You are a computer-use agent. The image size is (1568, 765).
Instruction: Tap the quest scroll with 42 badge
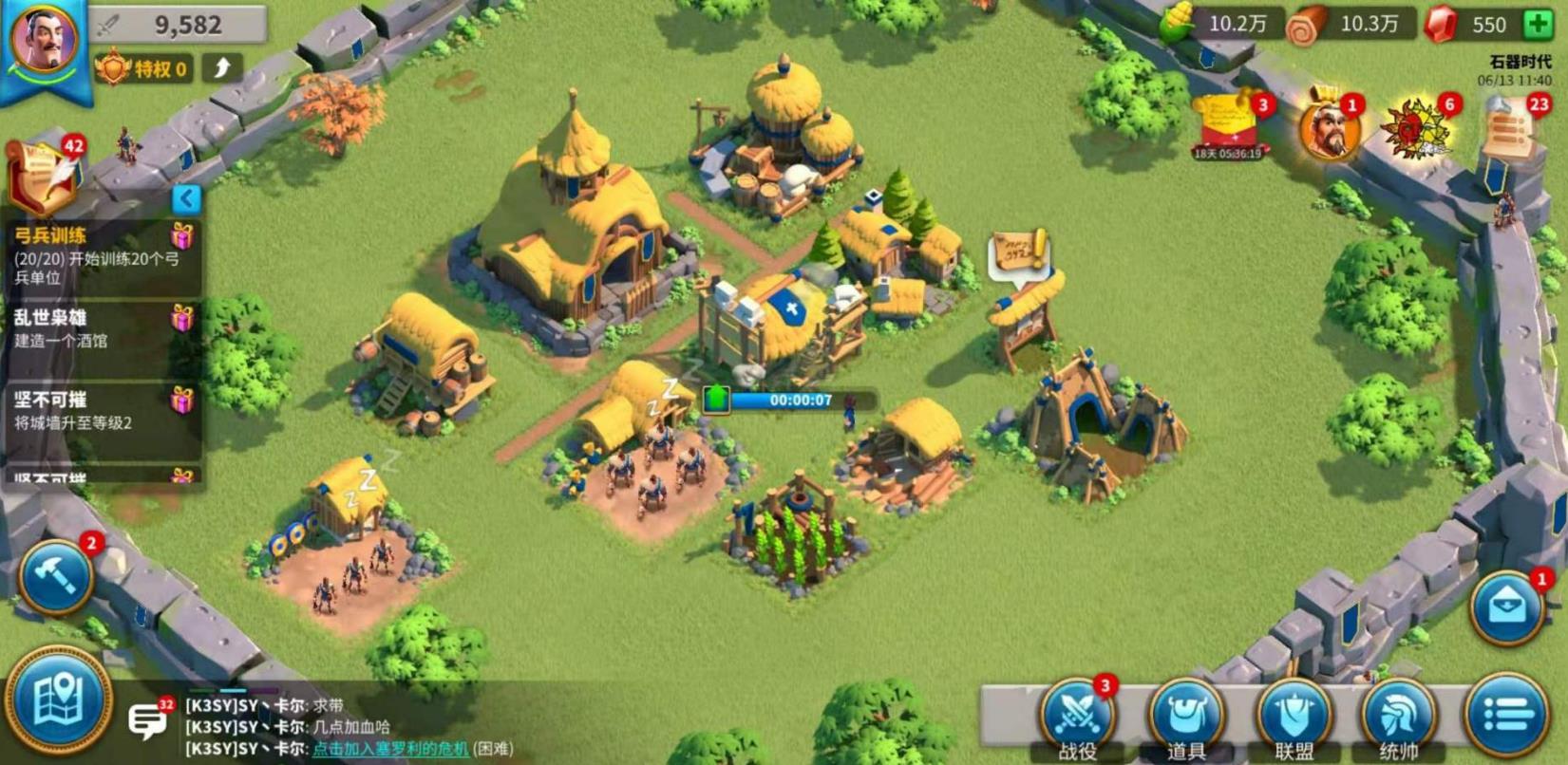click(44, 174)
